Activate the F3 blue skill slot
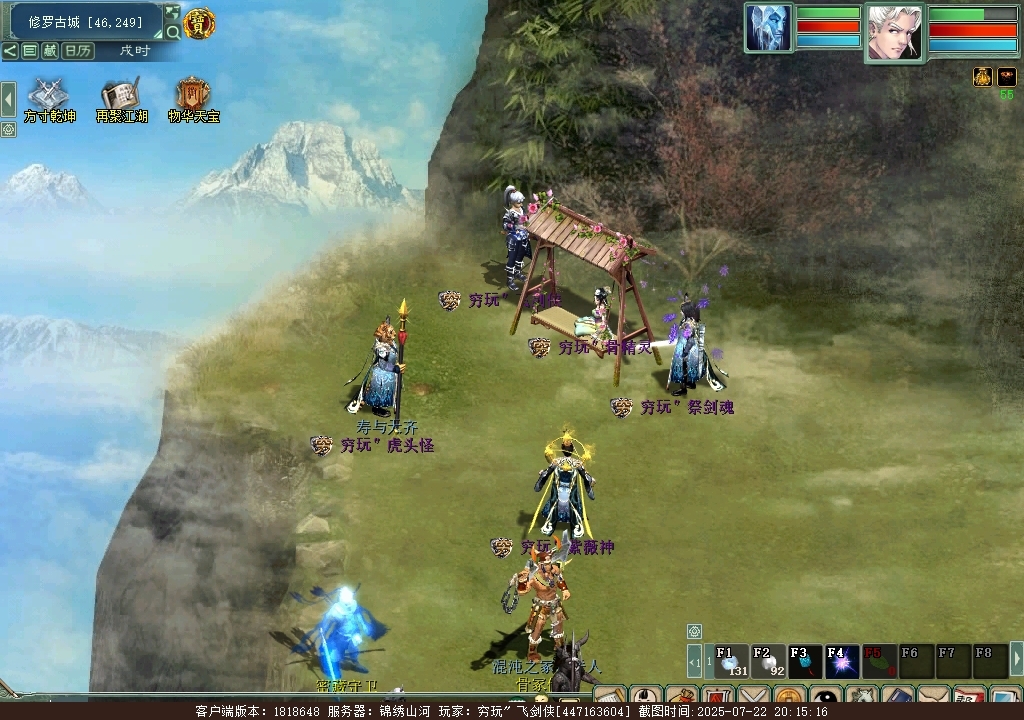The height and width of the screenshot is (720, 1024). 805,661
